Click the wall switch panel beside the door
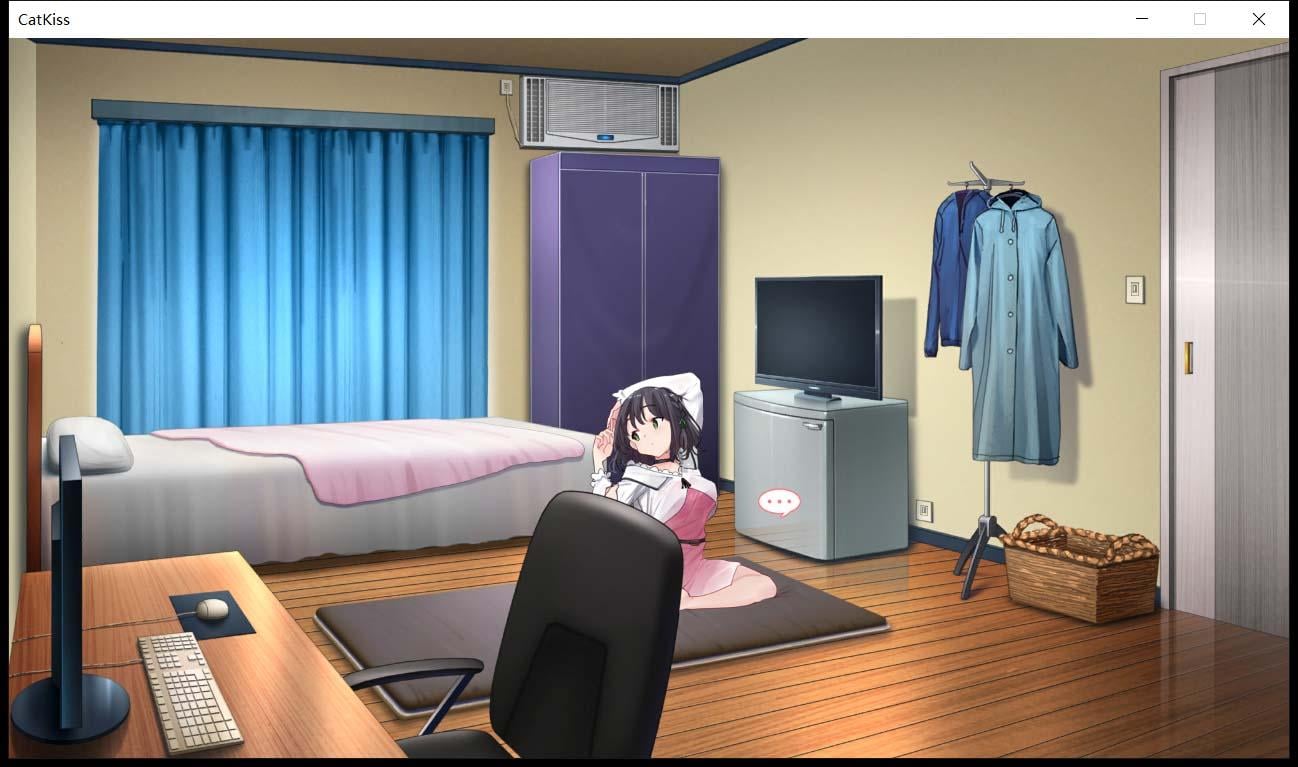 [x=1133, y=291]
